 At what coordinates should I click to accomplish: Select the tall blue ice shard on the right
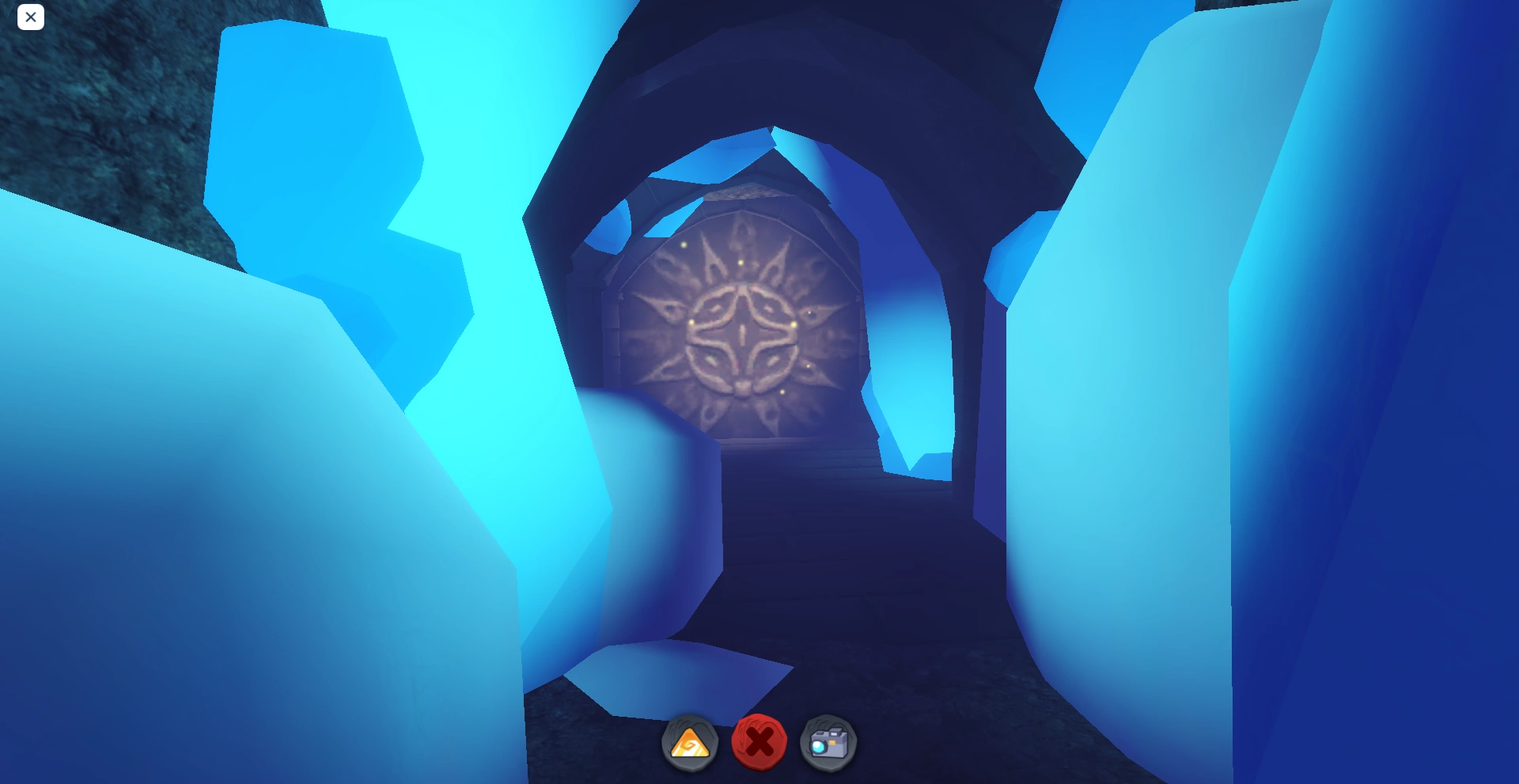[1266, 356]
